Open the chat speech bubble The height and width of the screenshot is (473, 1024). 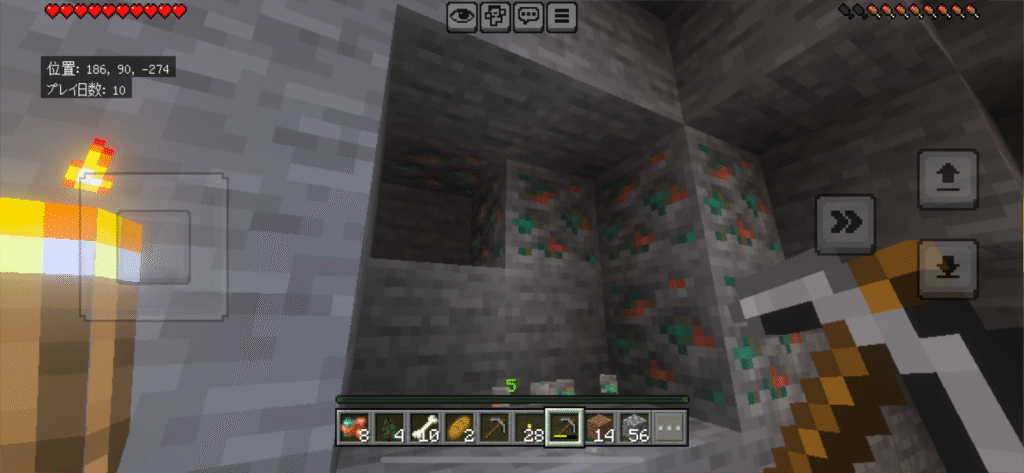click(528, 16)
